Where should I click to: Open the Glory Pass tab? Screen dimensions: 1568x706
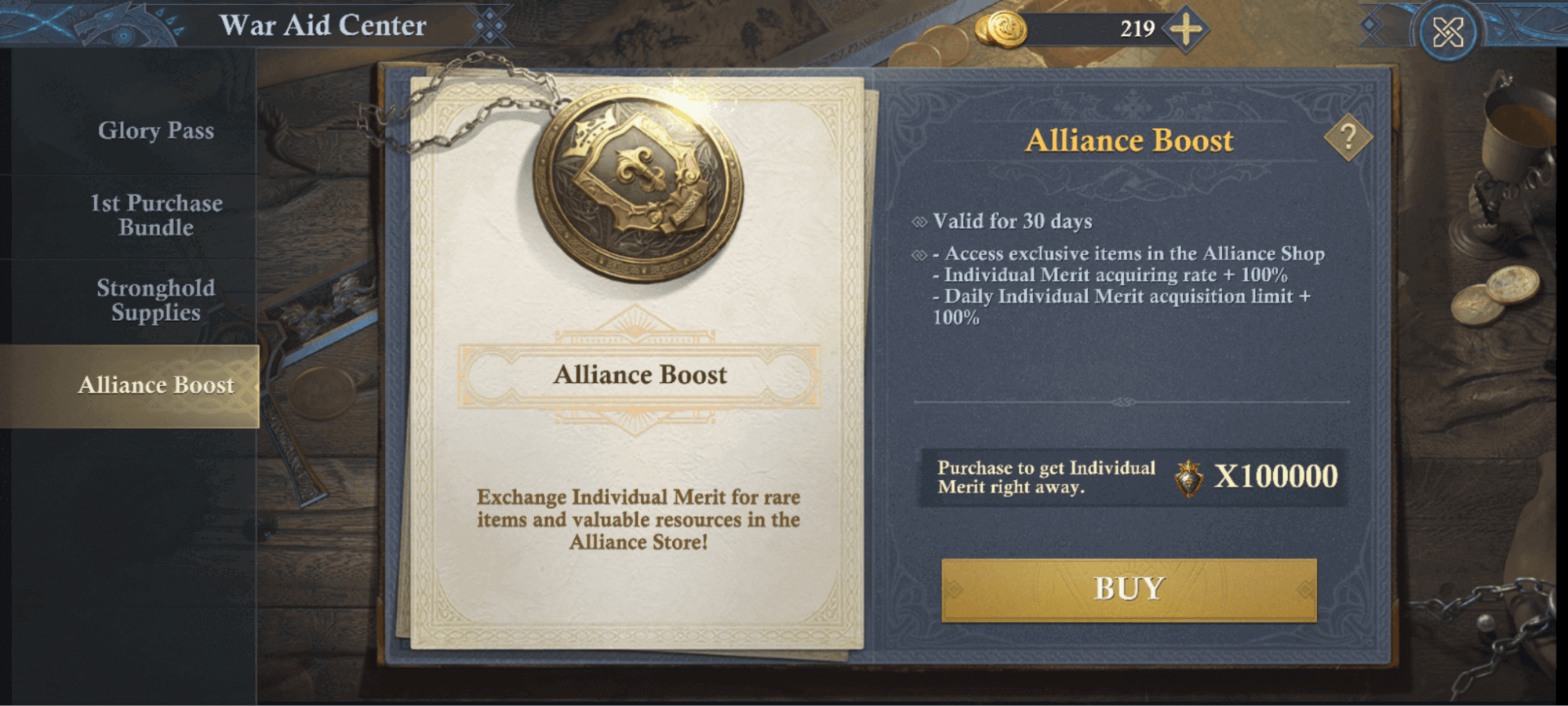(155, 130)
